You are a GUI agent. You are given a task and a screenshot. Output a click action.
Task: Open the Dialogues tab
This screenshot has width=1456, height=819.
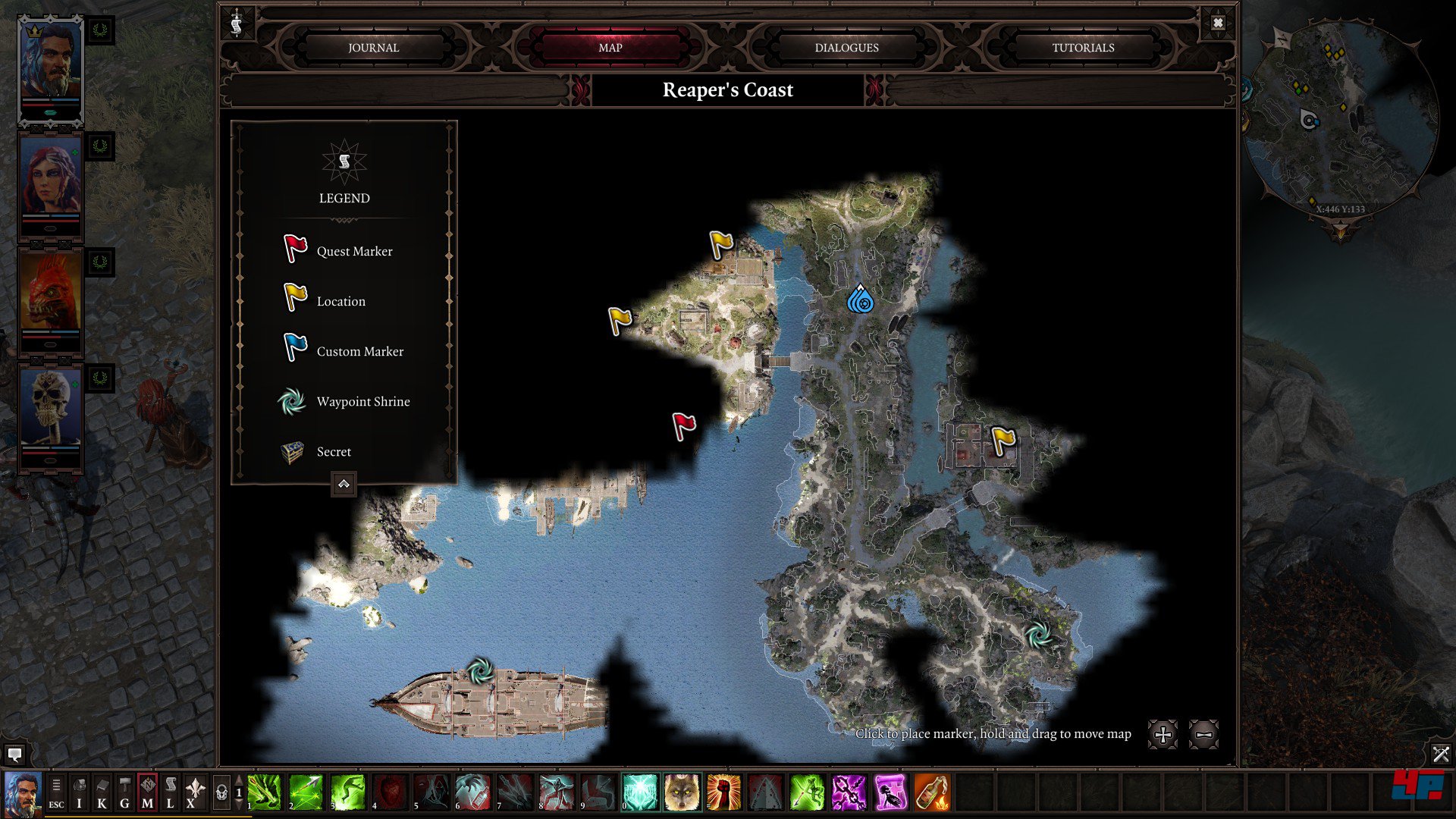pyautogui.click(x=846, y=47)
